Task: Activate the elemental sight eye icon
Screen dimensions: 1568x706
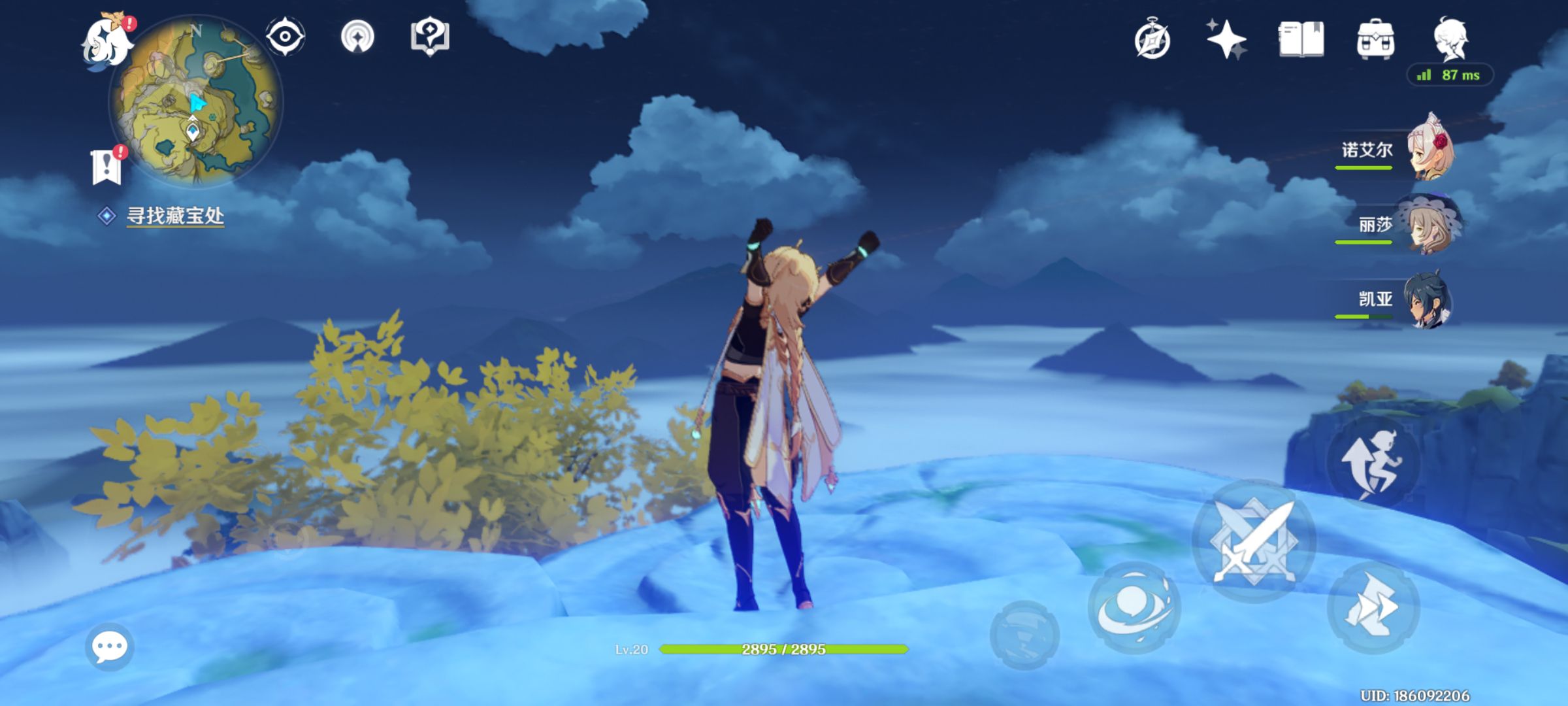Action: 285,37
